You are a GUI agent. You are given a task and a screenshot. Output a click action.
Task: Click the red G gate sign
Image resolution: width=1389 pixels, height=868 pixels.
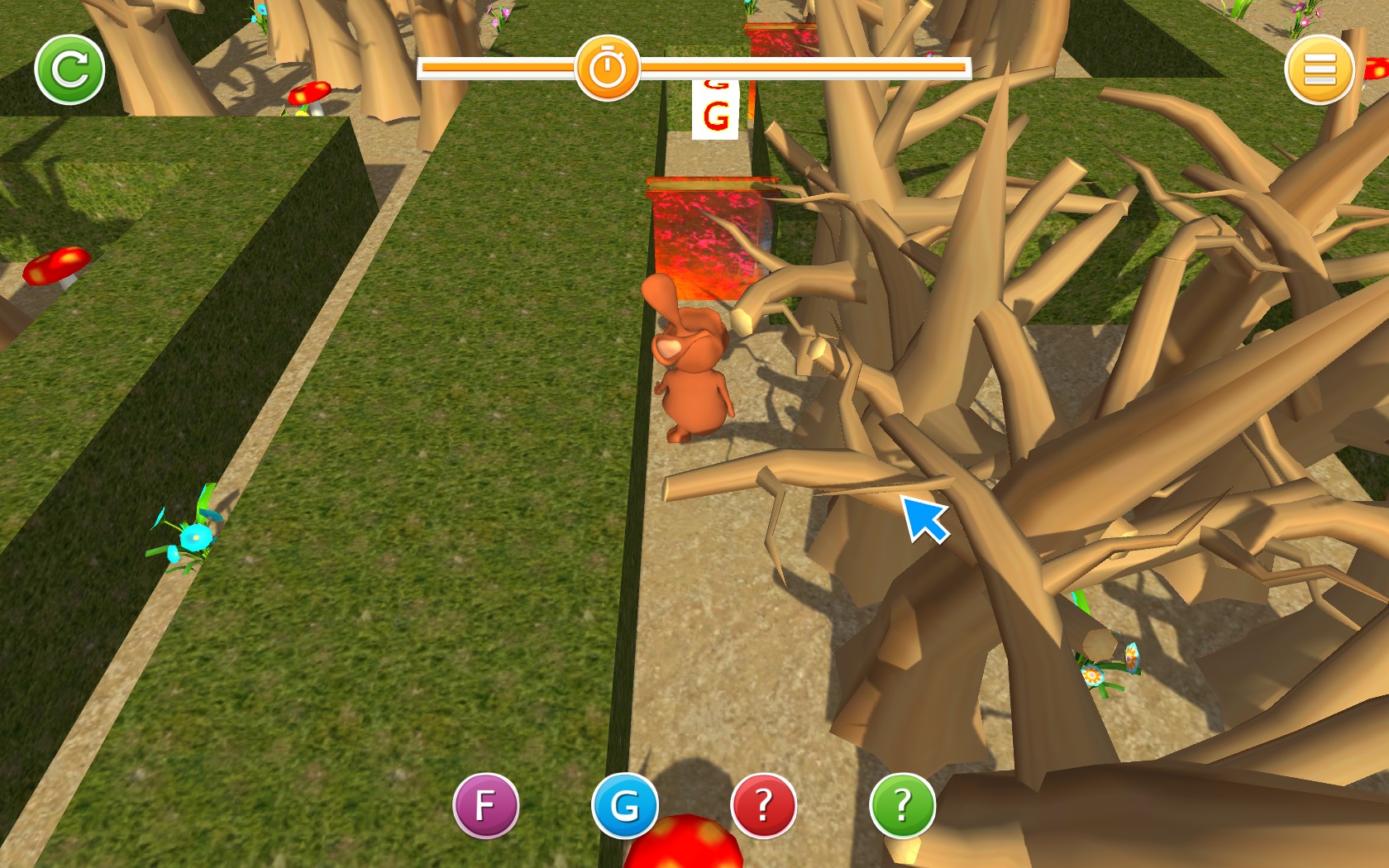[716, 110]
